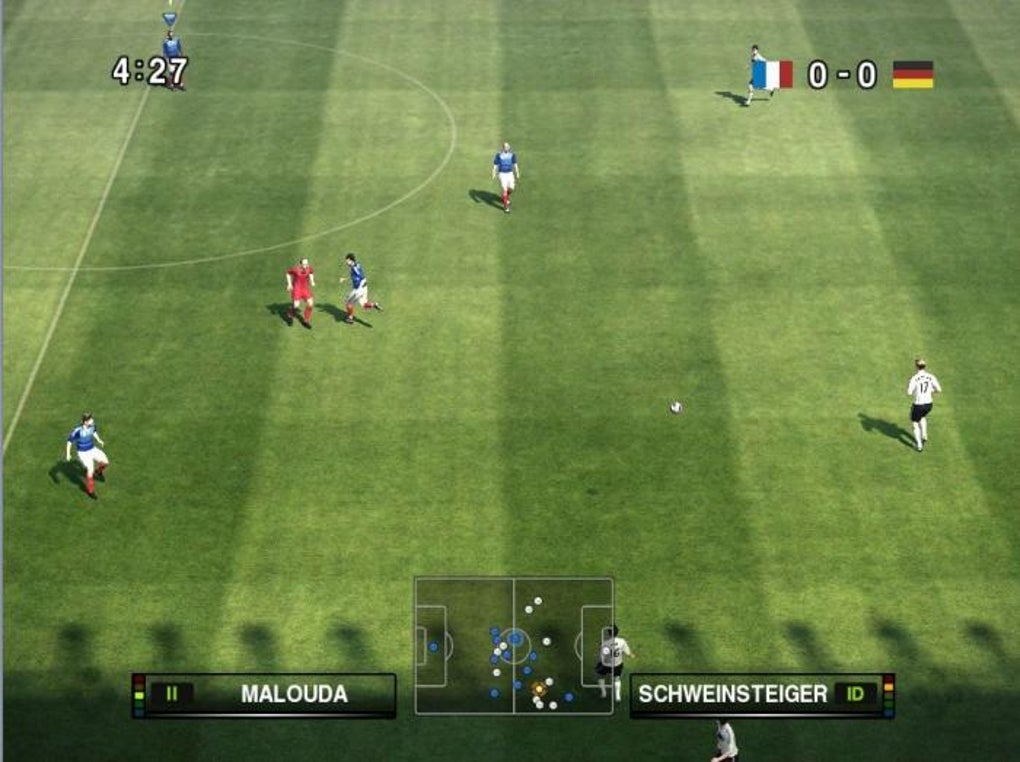Click the Germany flag icon
This screenshot has height=762, width=1020.
pyautogui.click(x=912, y=75)
